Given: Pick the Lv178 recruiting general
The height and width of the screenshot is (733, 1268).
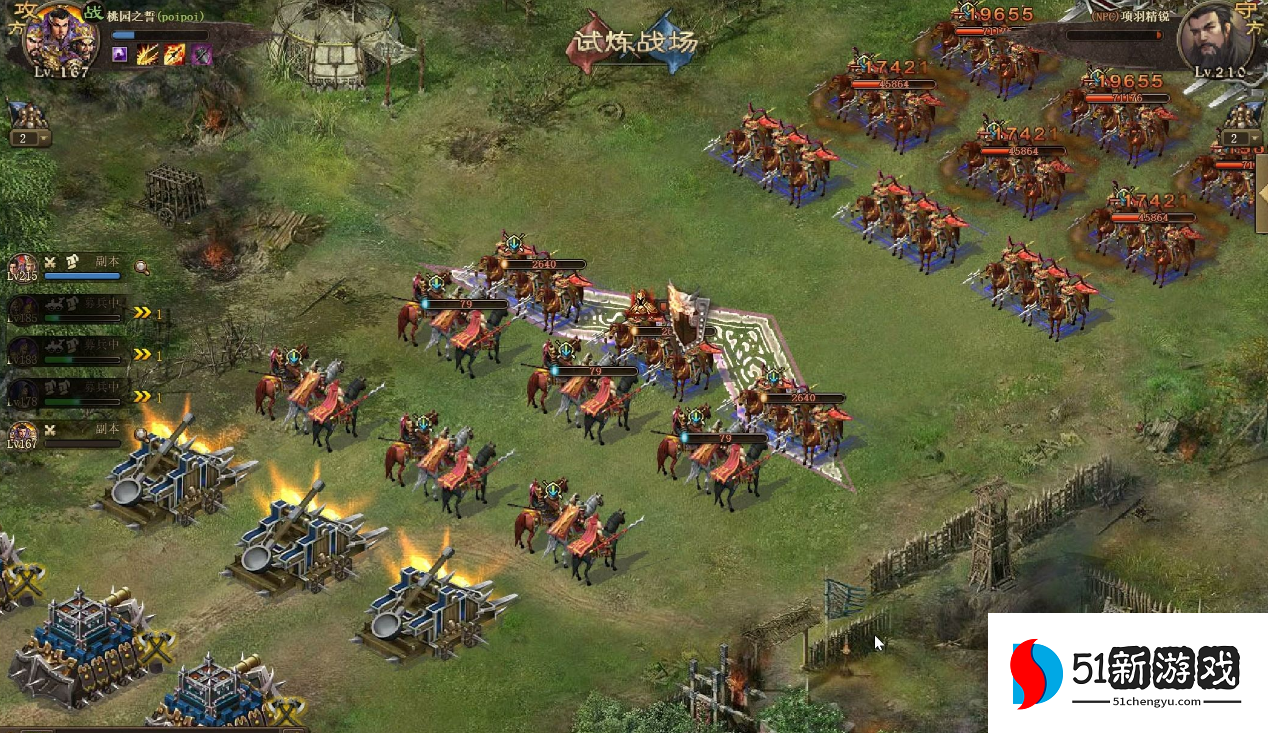Looking at the screenshot, I should (x=68, y=392).
